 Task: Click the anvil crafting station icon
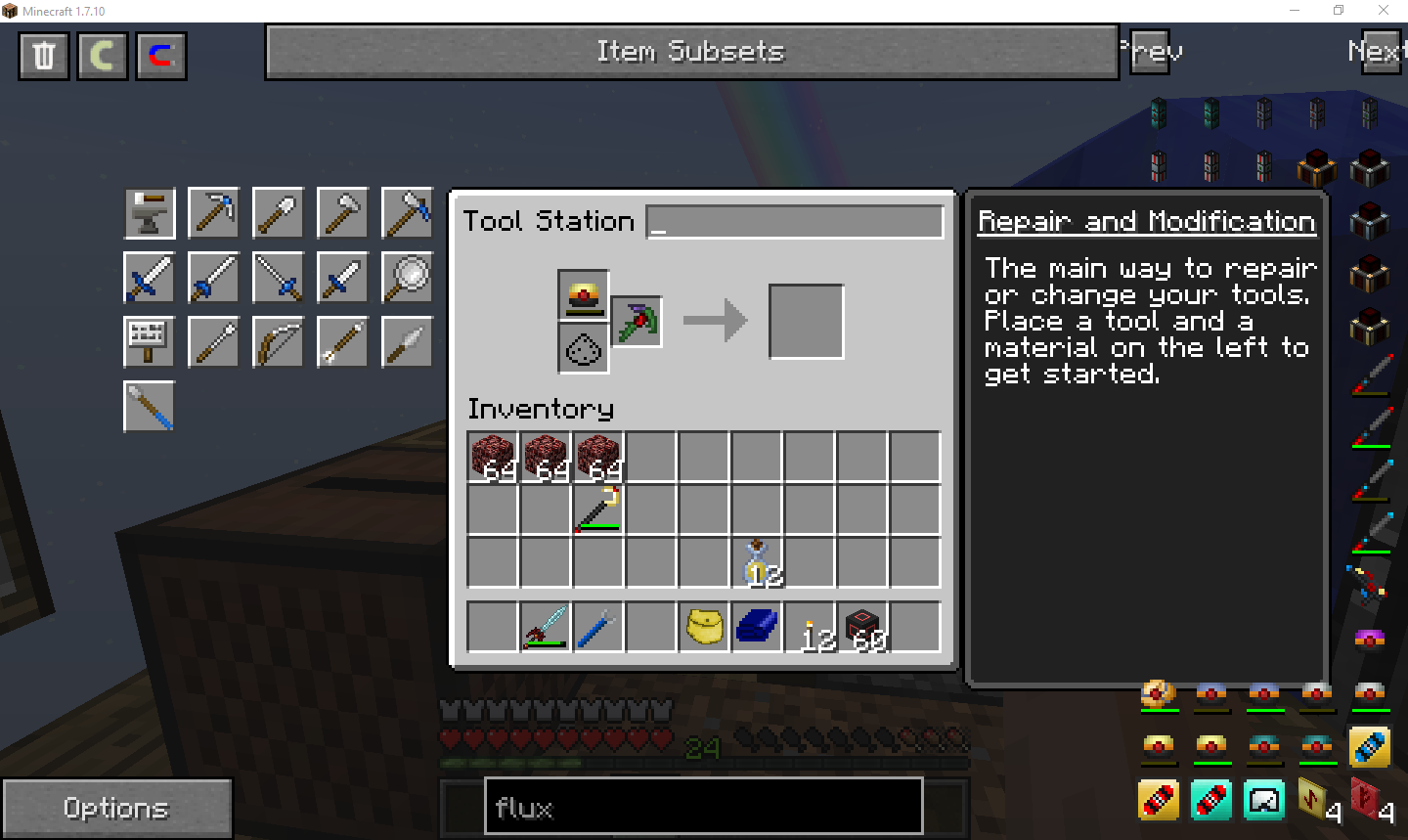[149, 212]
